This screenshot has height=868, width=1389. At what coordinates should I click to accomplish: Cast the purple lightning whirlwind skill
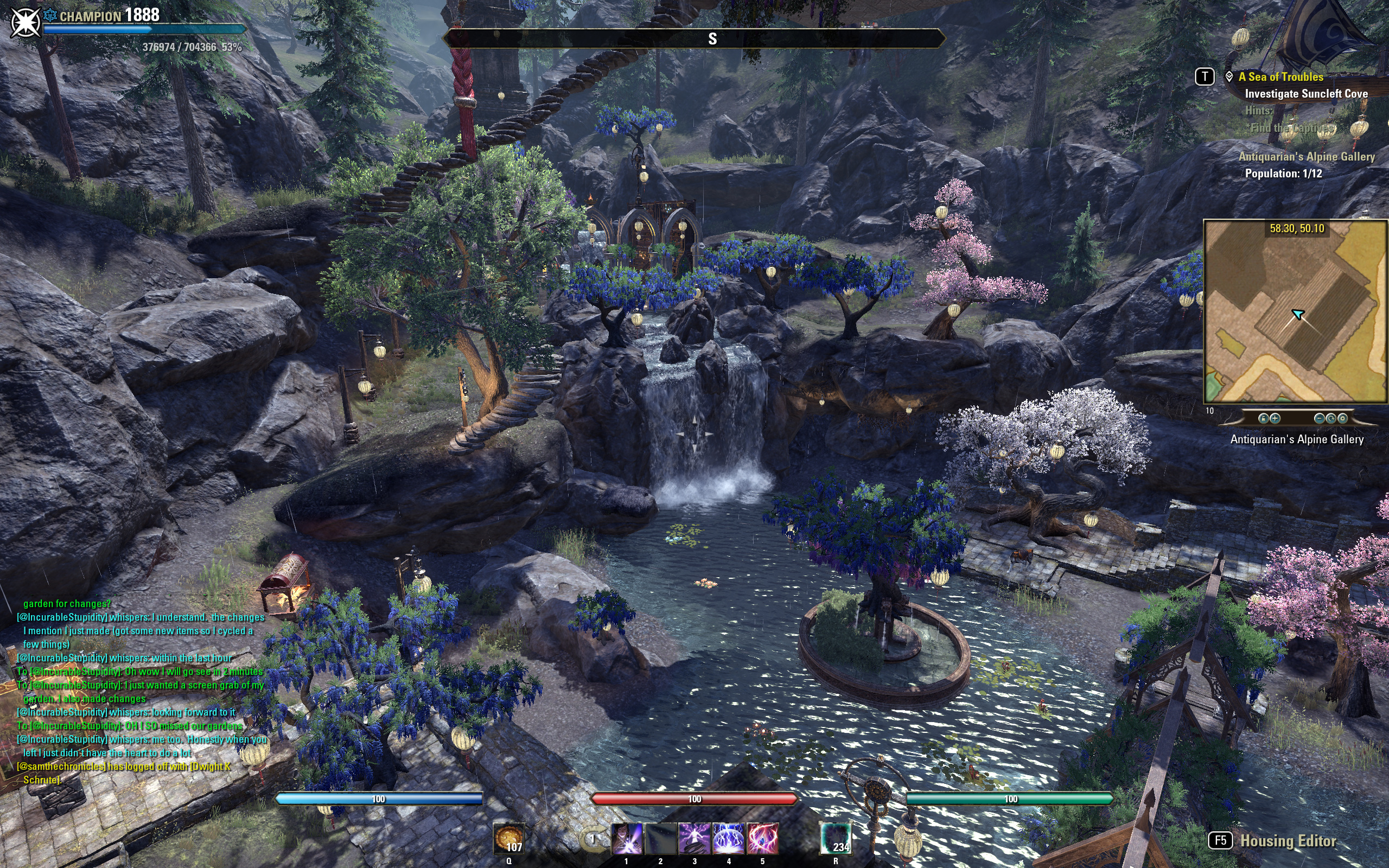pyautogui.click(x=694, y=839)
